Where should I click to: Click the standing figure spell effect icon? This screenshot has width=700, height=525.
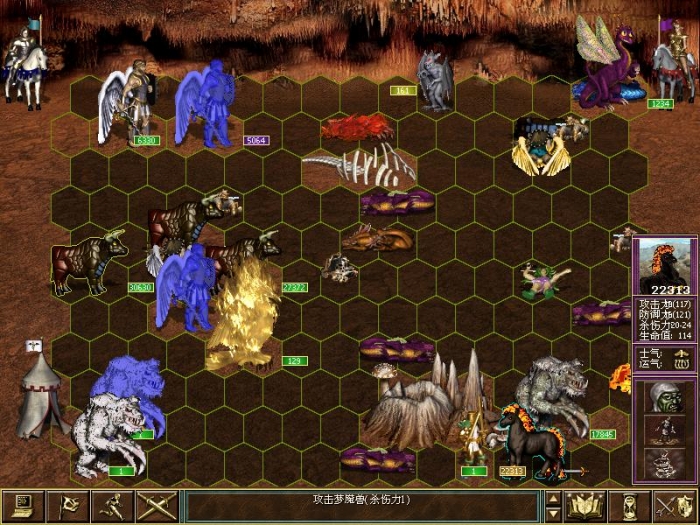point(665,430)
